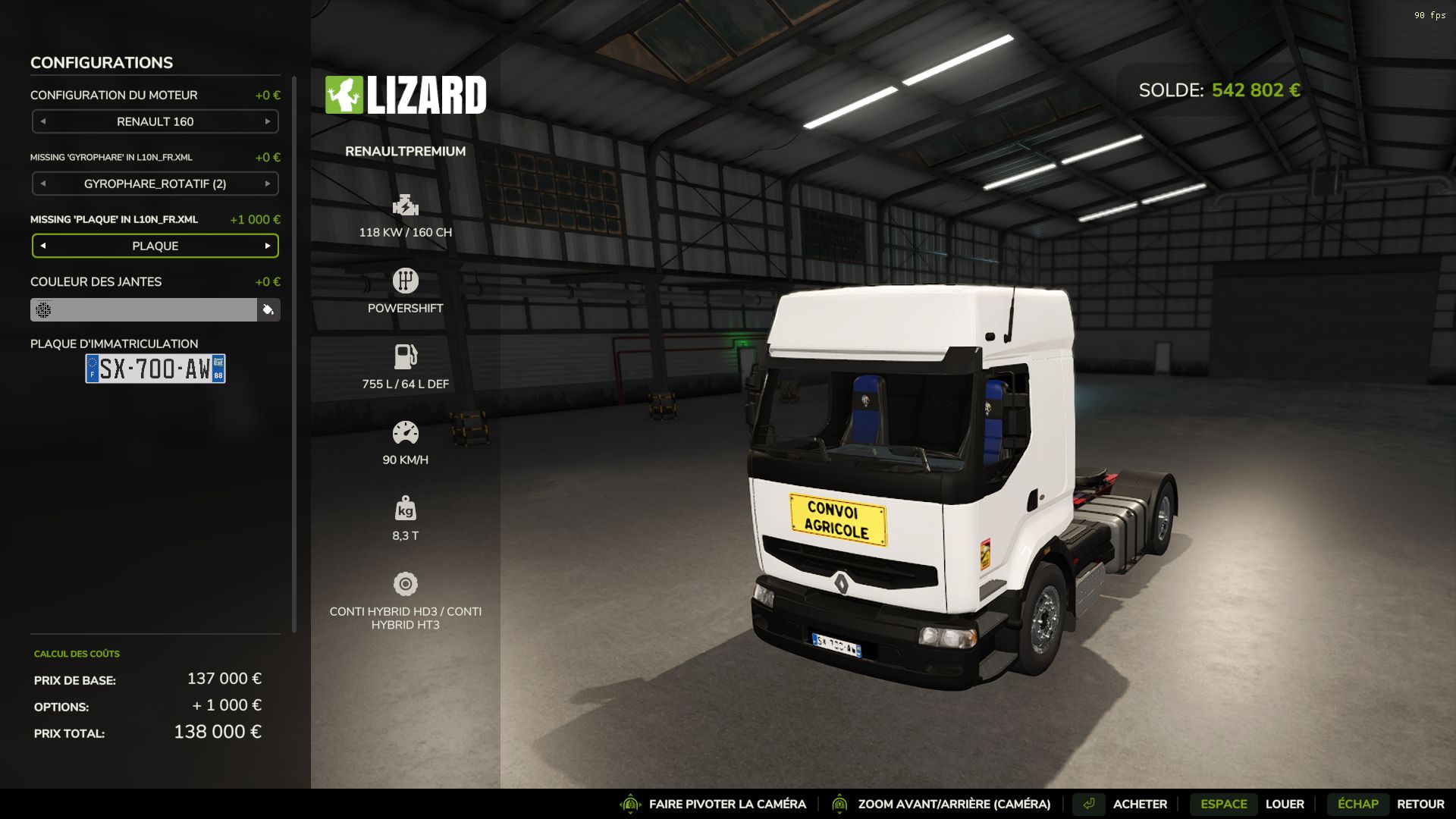This screenshot has height=819, width=1456.
Task: Click LOUER to rent the vehicle
Action: [x=1283, y=804]
